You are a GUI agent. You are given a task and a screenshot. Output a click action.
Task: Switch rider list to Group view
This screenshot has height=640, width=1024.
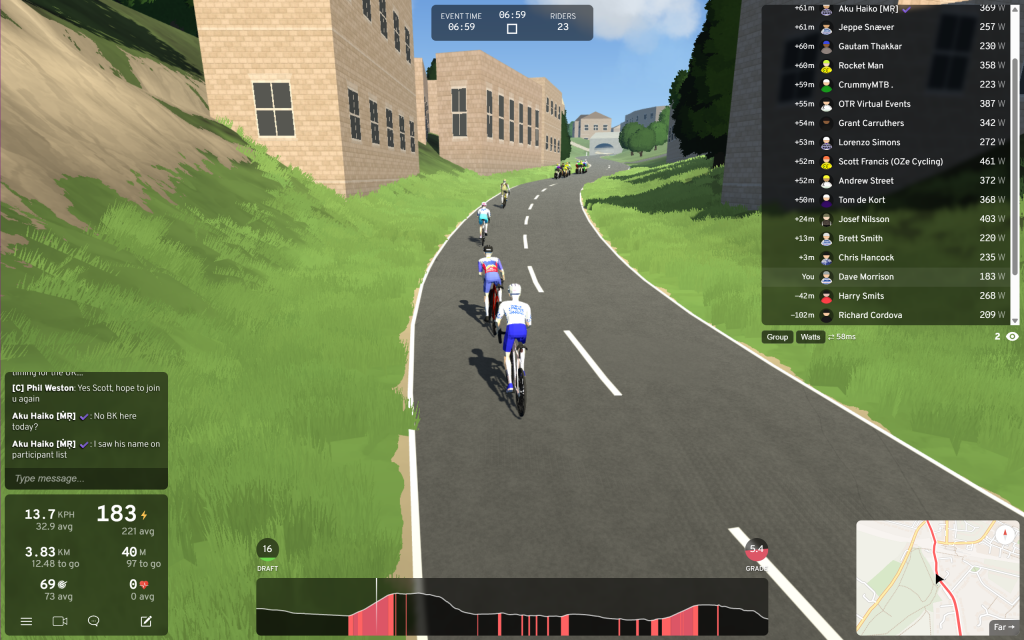tap(777, 337)
